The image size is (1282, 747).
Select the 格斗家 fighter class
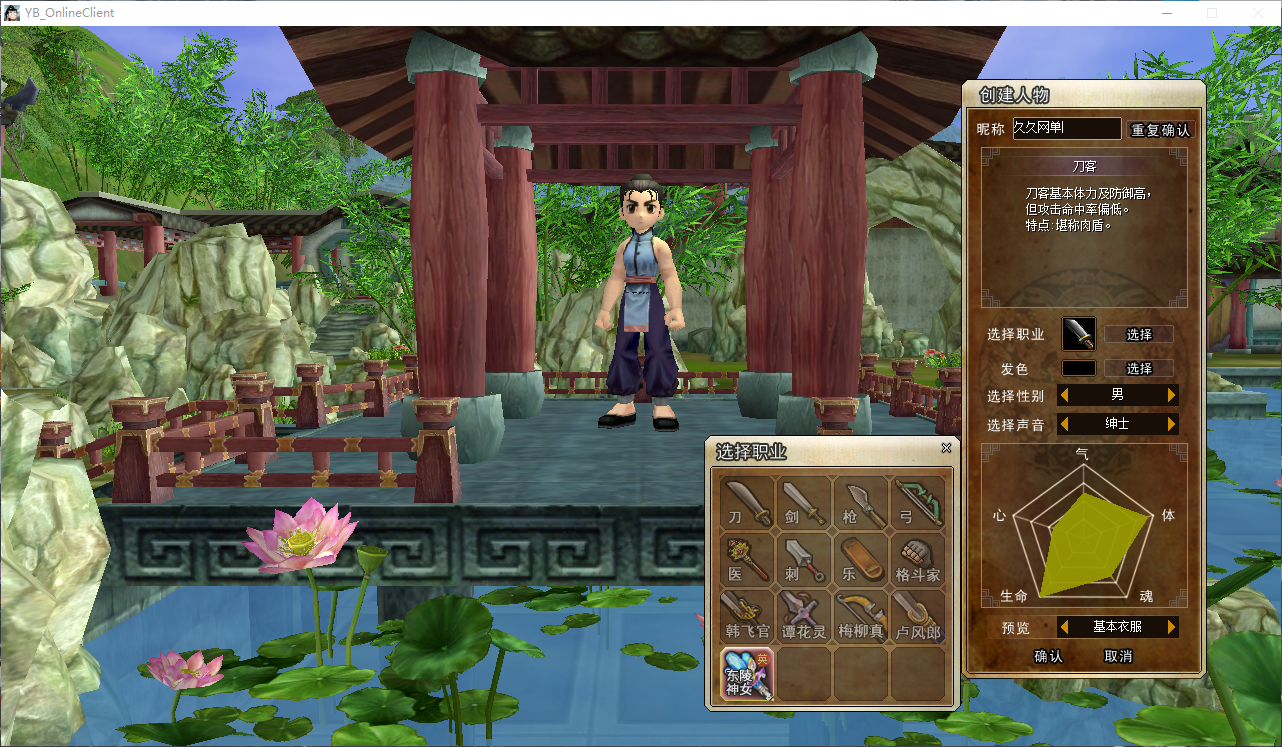[x=918, y=560]
